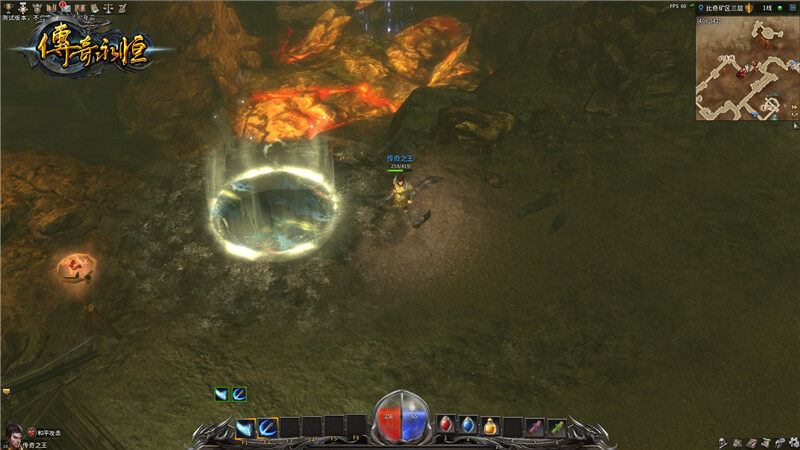Click the quill pen icon
Screen dimensions: 800x450
point(122,7)
